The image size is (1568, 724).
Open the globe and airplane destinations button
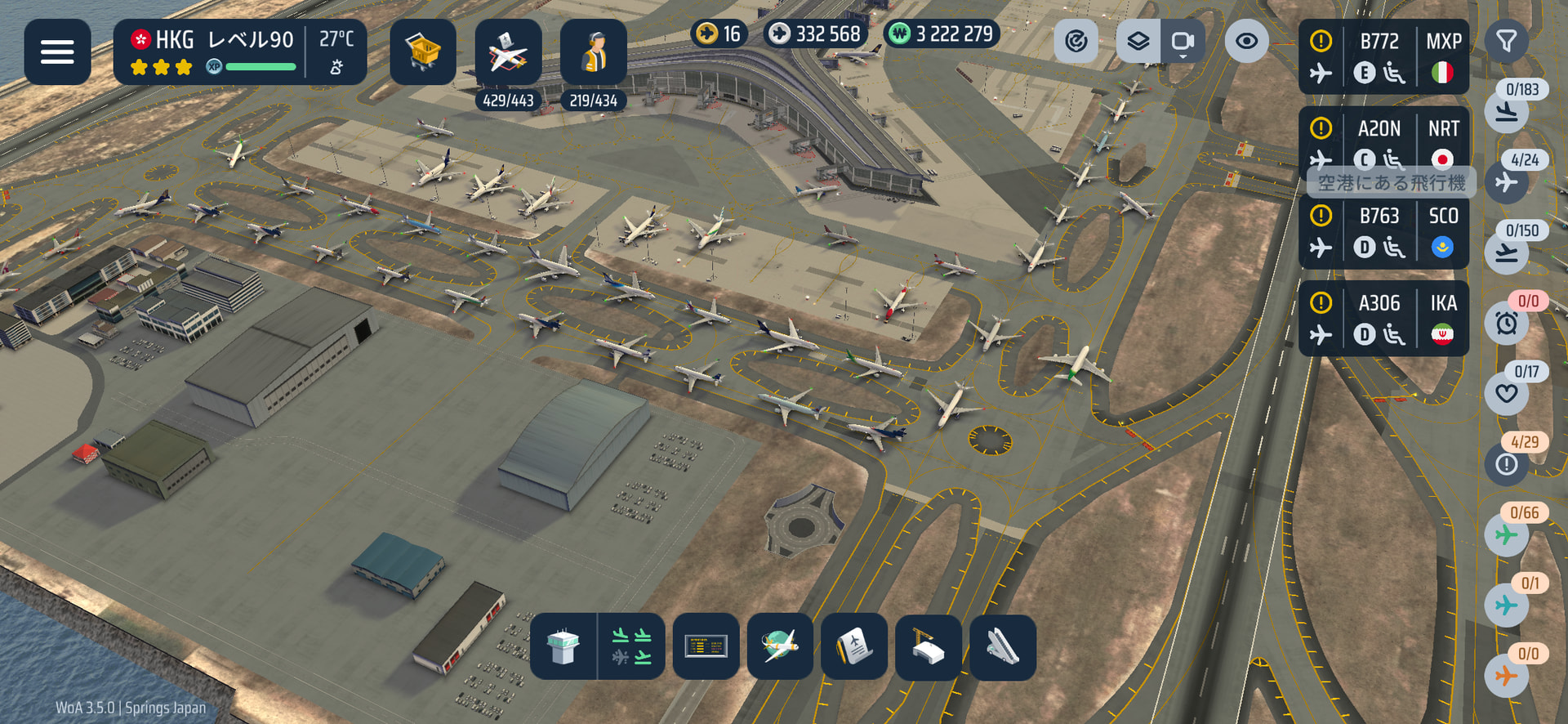coord(780,646)
